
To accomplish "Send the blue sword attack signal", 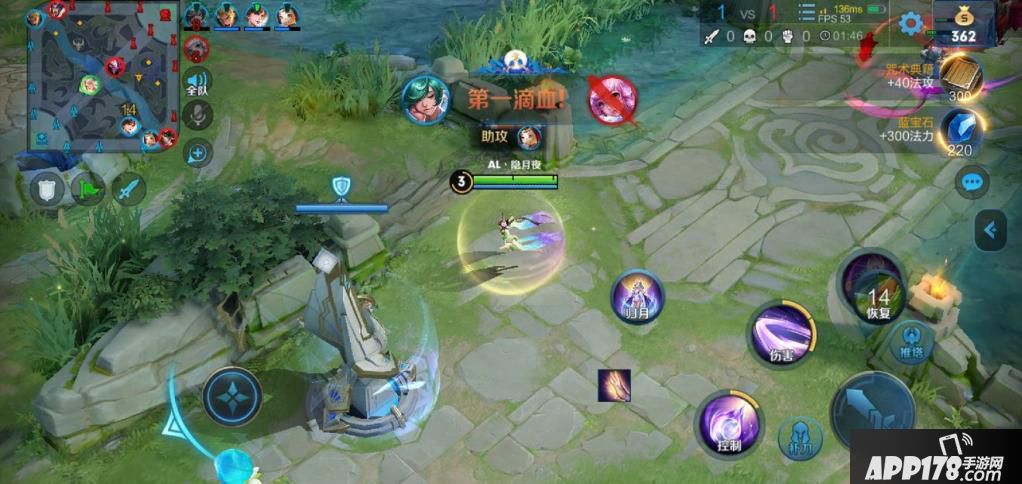I will coord(129,189).
